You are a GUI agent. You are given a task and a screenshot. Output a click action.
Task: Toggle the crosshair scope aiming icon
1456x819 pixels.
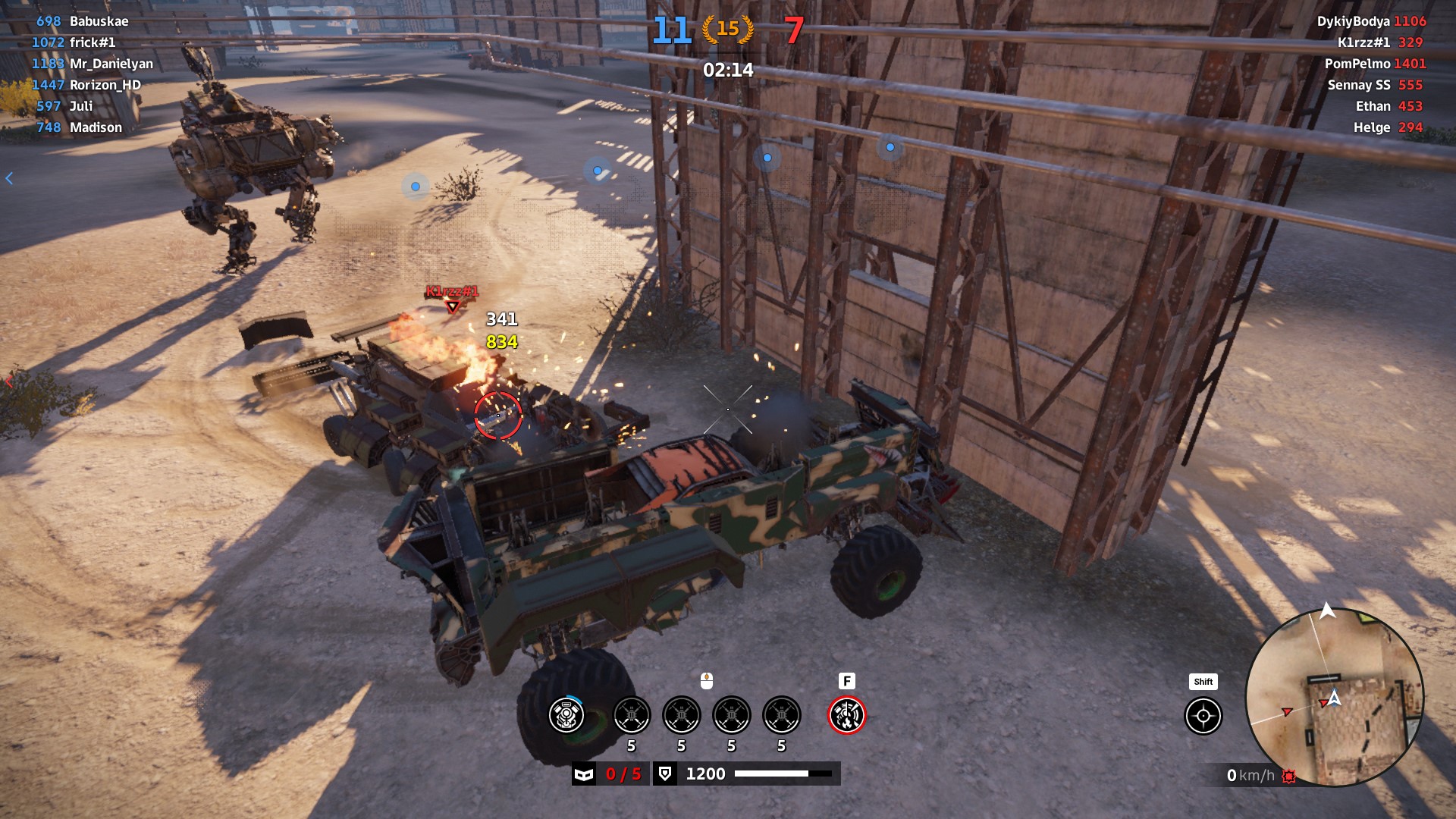coord(1203,716)
